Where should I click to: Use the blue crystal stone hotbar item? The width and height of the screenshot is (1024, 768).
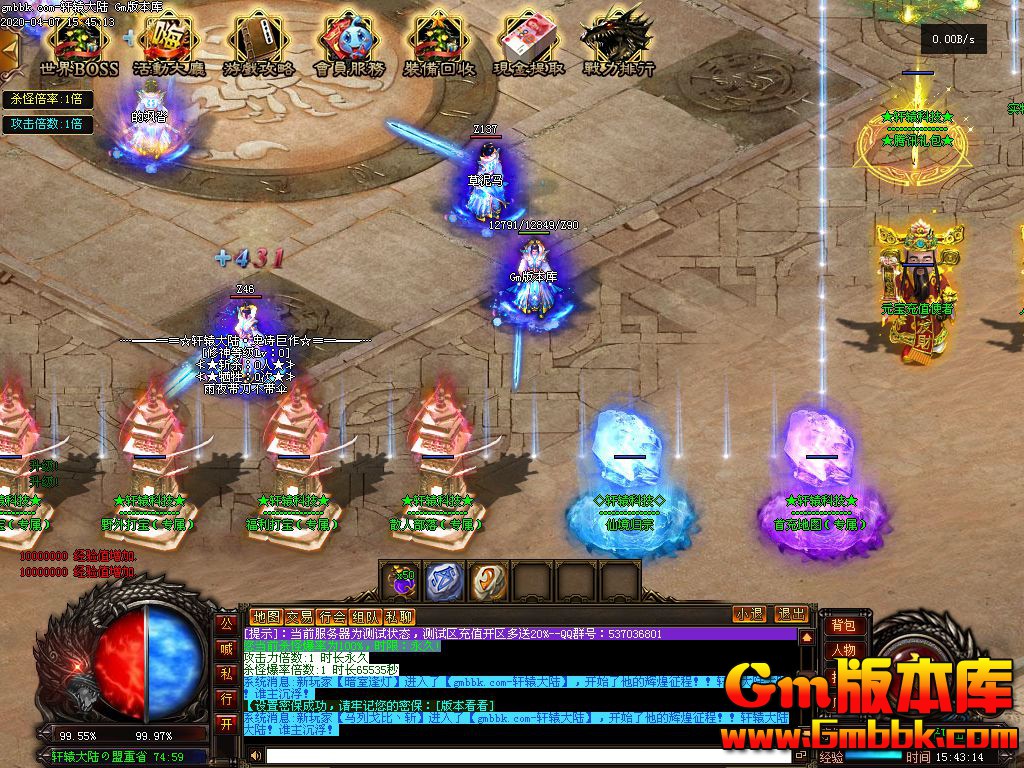445,581
